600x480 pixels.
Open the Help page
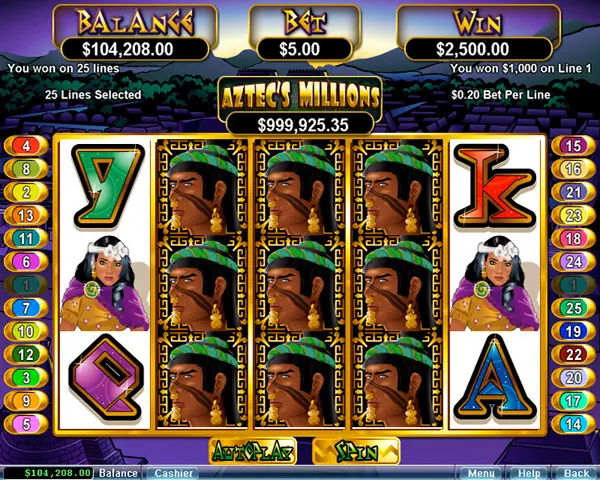[529, 472]
